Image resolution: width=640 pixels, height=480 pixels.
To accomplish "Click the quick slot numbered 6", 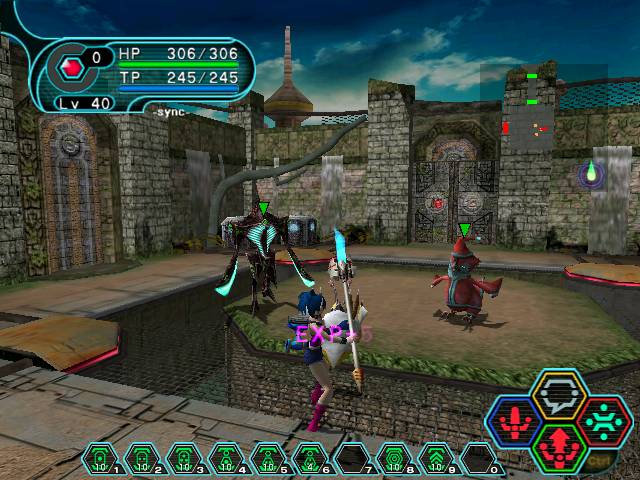I will [310, 458].
